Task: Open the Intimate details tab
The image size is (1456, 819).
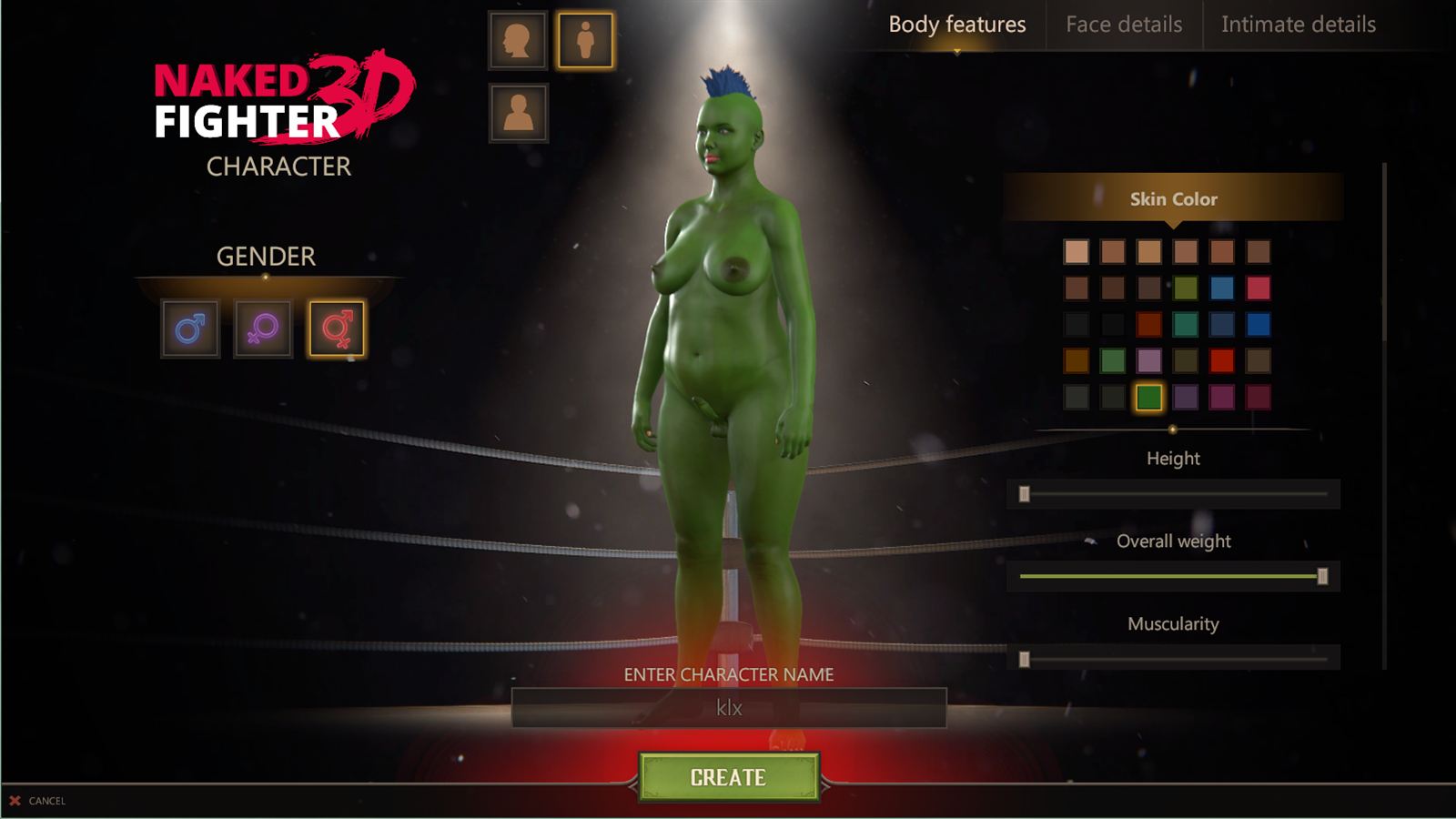Action: [1299, 25]
